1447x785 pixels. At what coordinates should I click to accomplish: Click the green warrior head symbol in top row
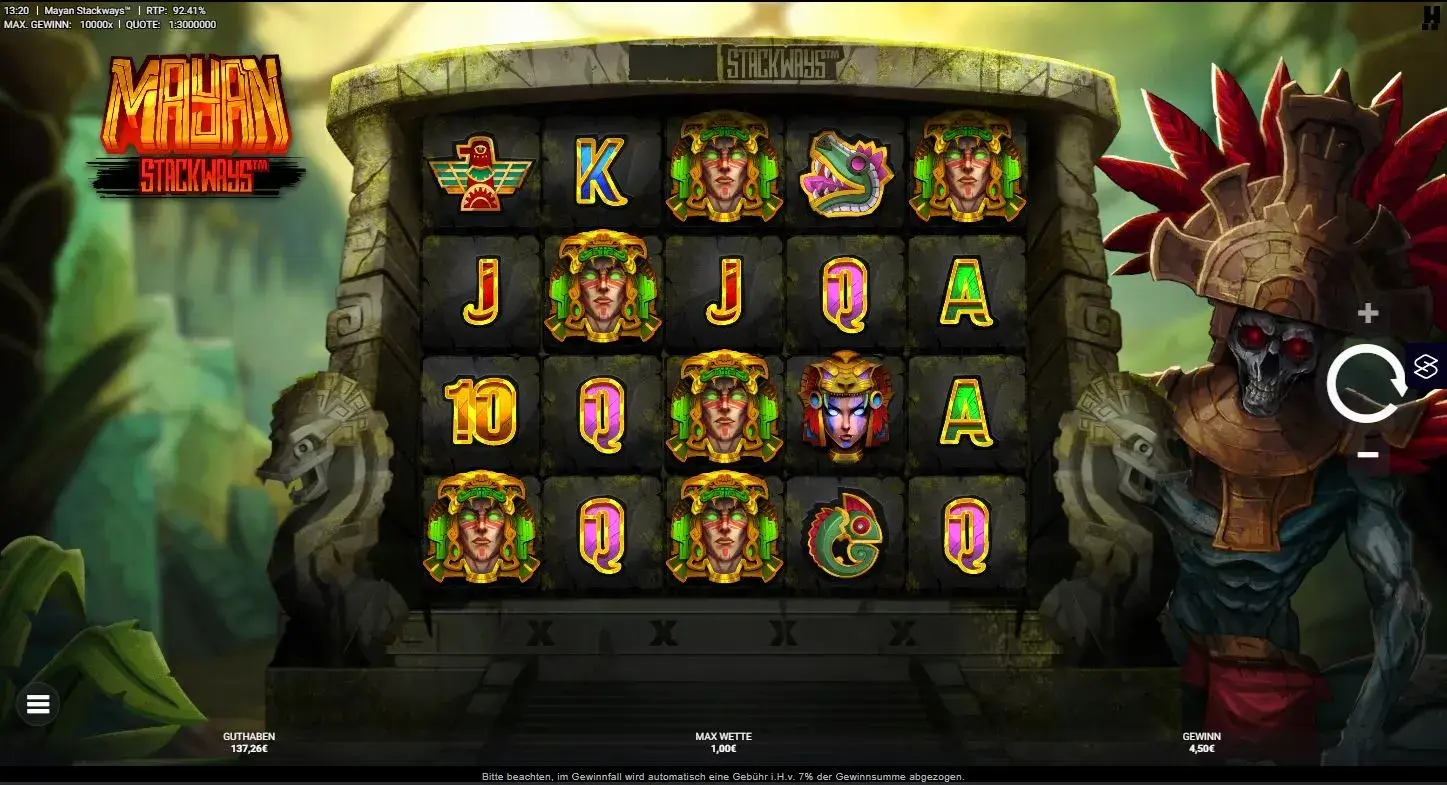pos(723,172)
